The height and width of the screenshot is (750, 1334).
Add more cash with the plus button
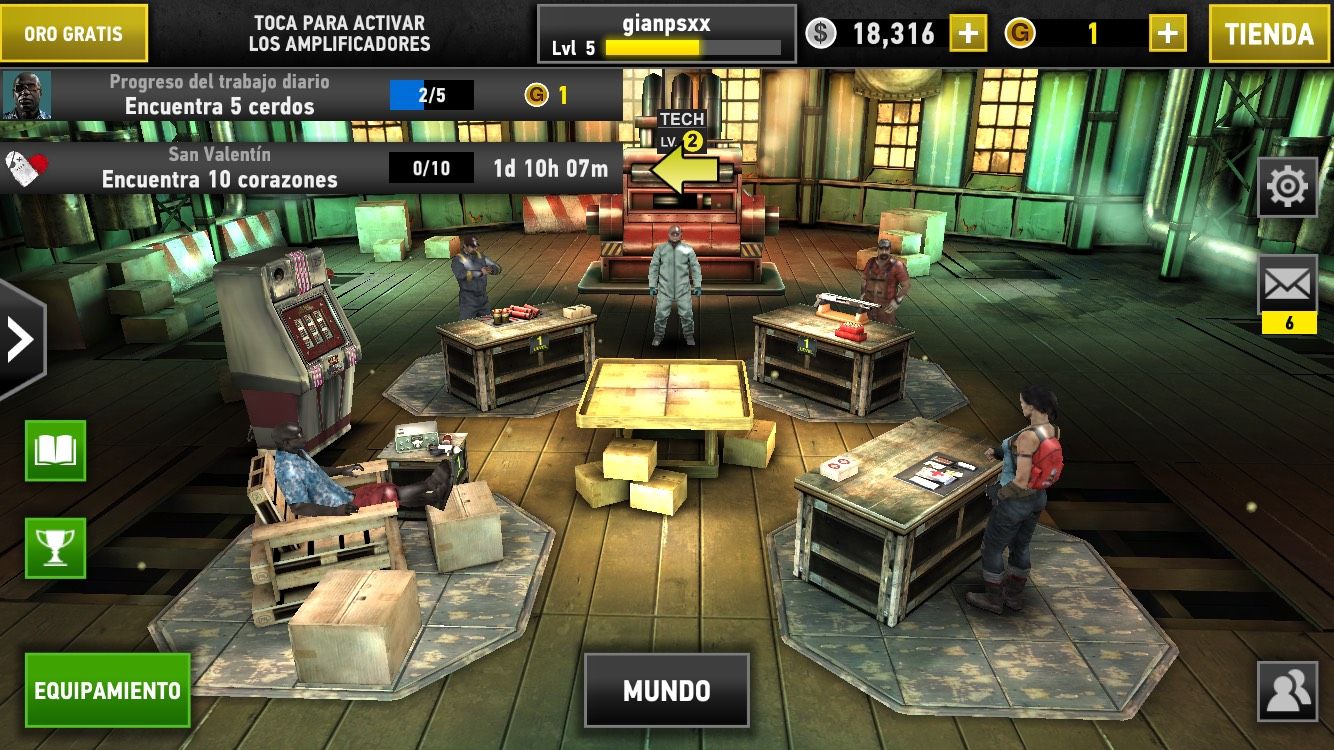coord(967,34)
